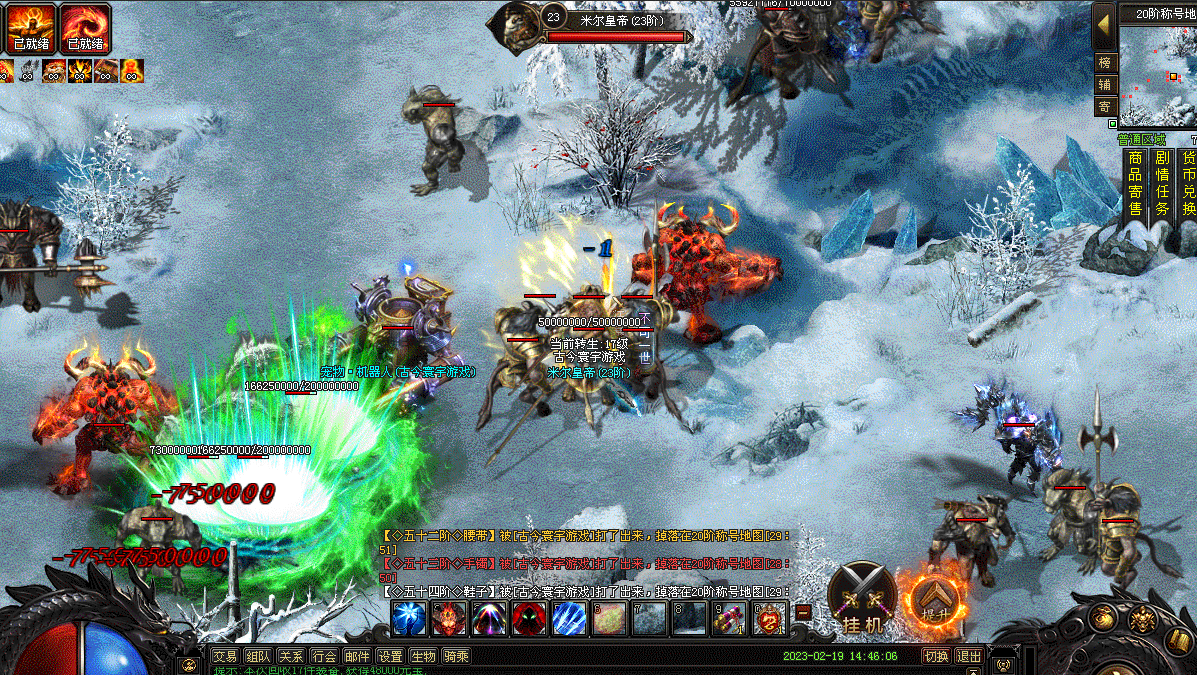
Task: Collapse the minimap with the arrow button
Action: pos(1104,22)
